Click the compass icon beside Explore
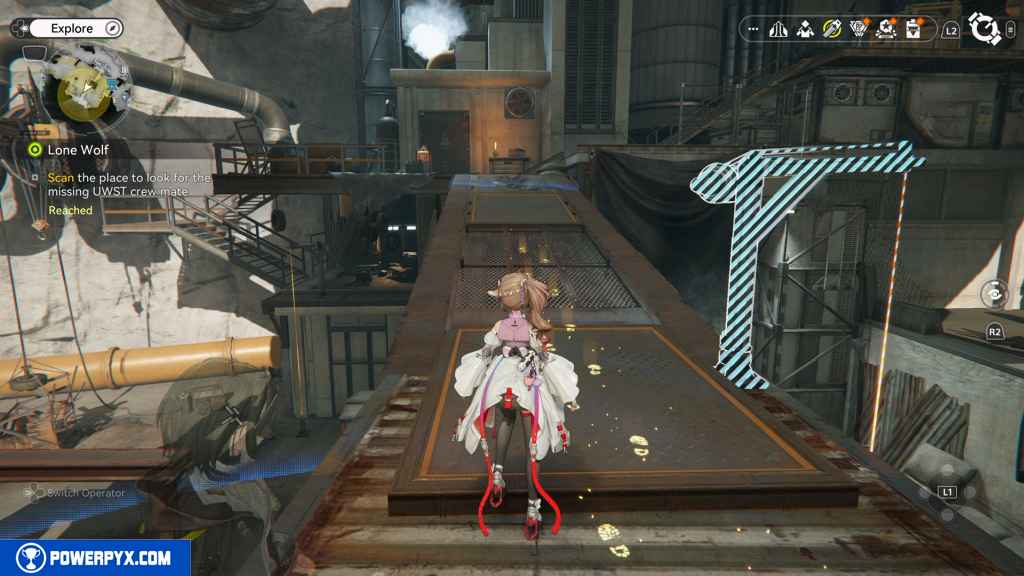The height and width of the screenshot is (576, 1024). click(x=113, y=29)
